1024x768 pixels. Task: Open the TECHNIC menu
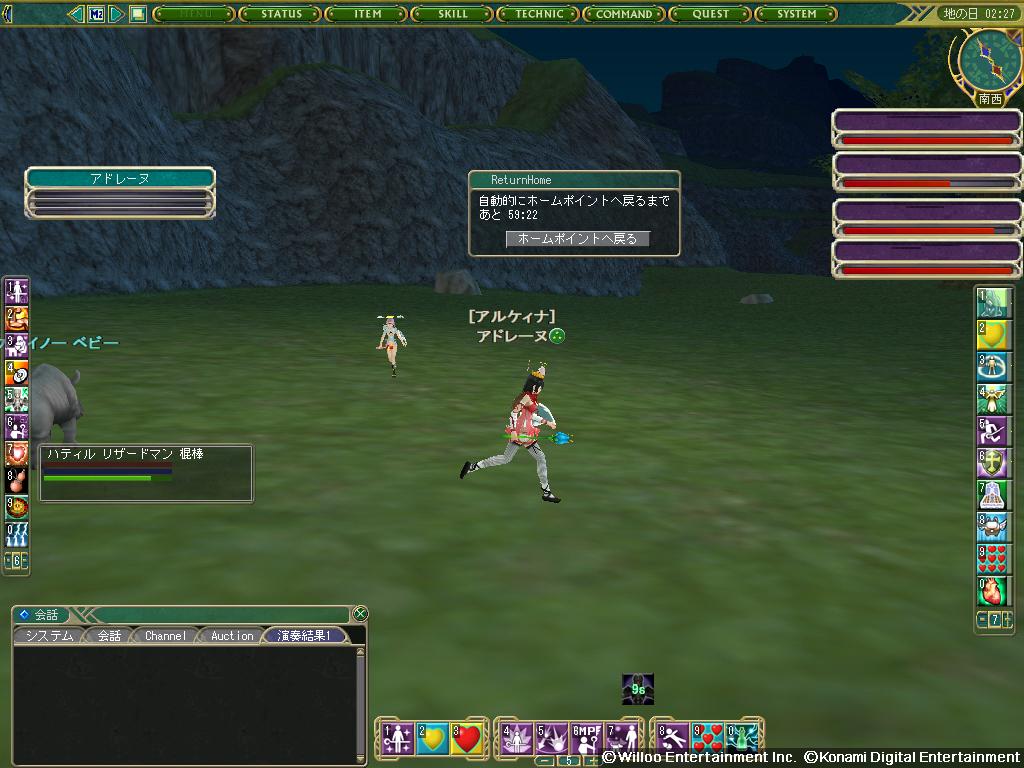click(539, 14)
